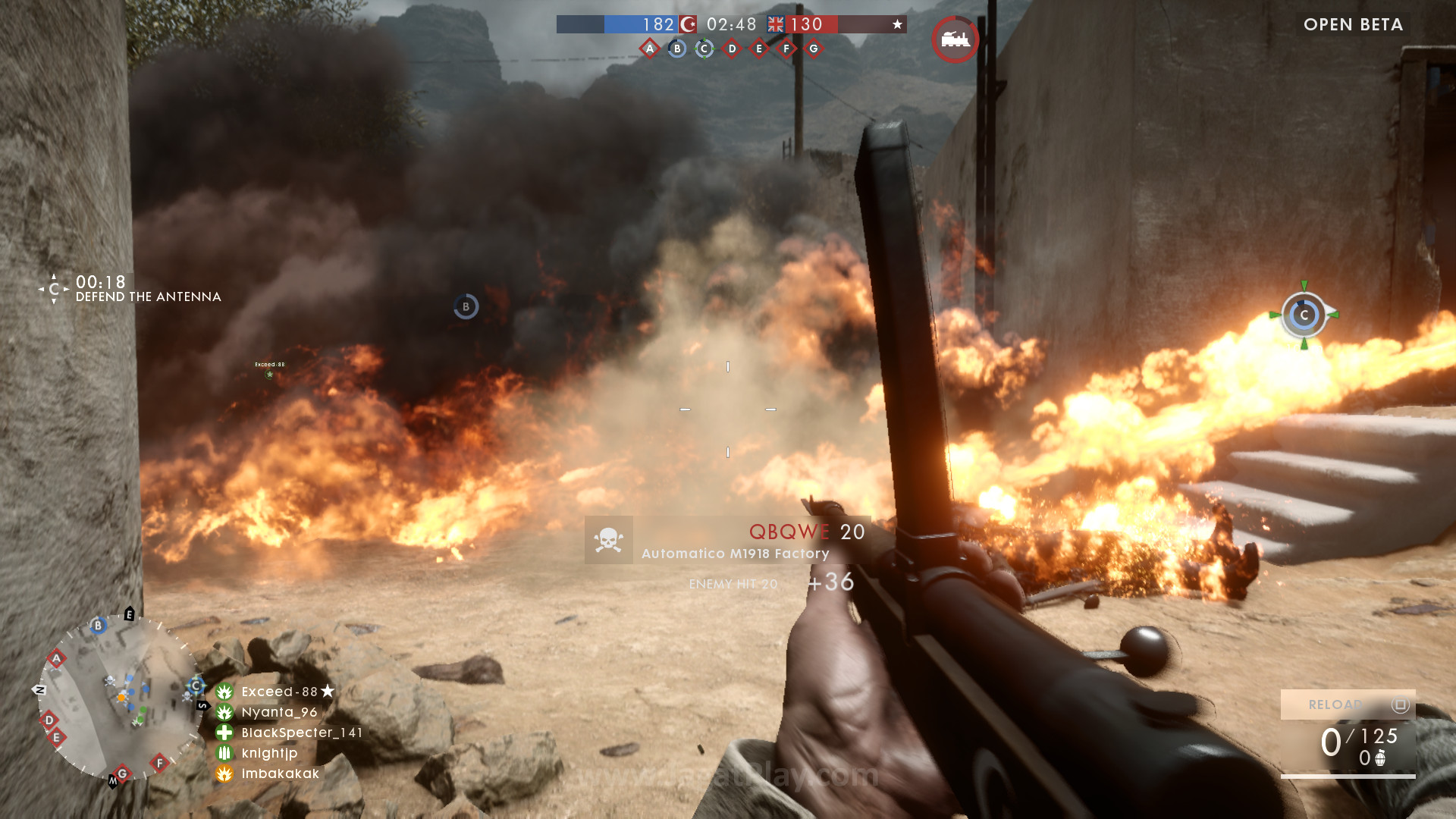Screen dimensions: 1456x819
Task: Select squad leader Exceed-88 in squad list
Action: [x=279, y=692]
